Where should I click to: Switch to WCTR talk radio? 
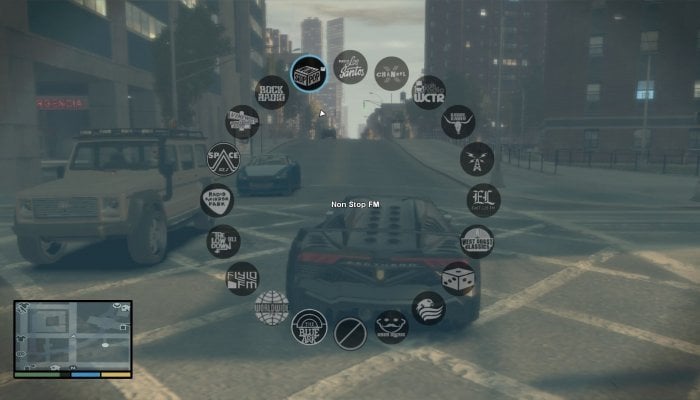pyautogui.click(x=428, y=93)
